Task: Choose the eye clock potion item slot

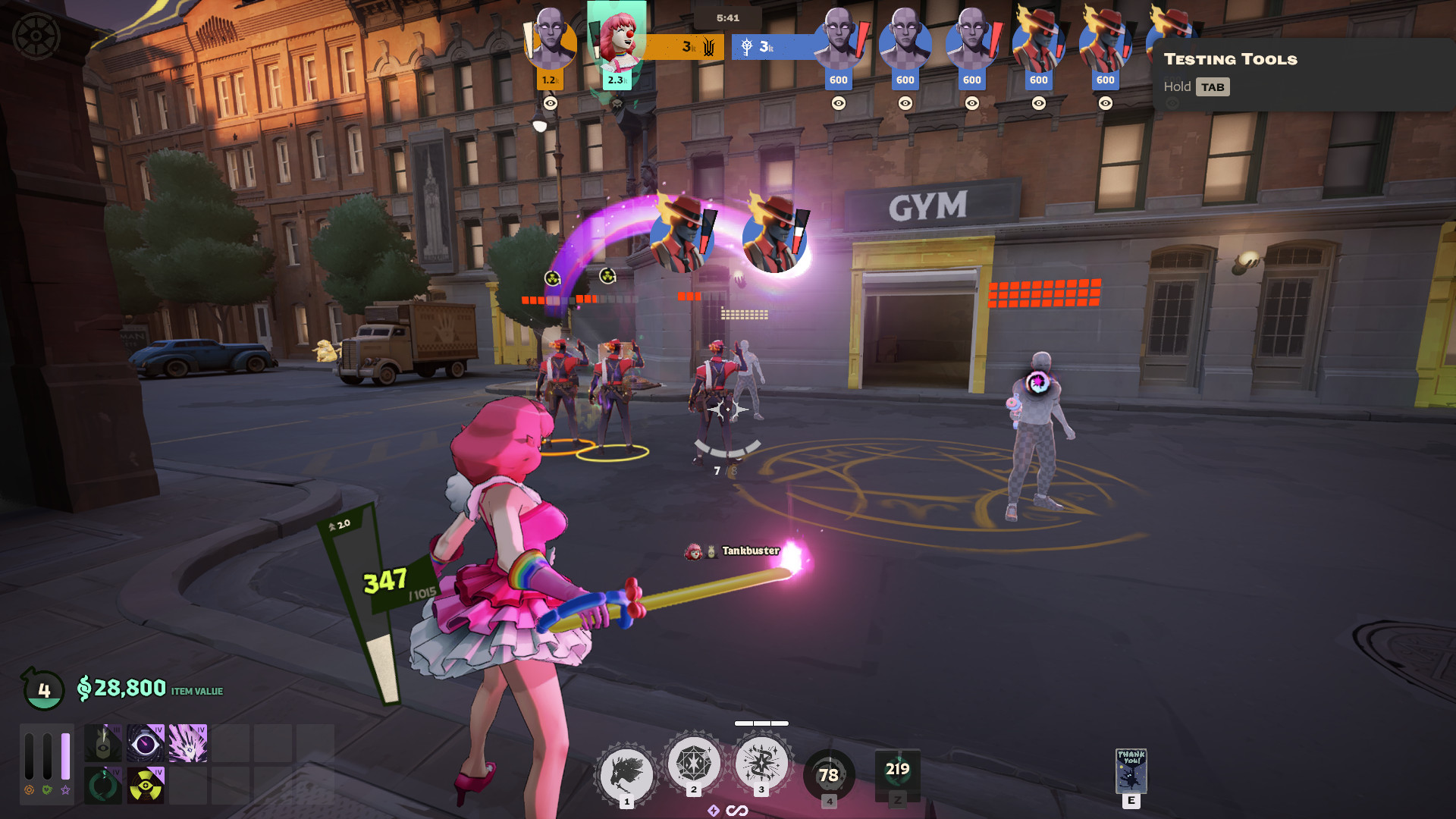Action: tap(146, 743)
